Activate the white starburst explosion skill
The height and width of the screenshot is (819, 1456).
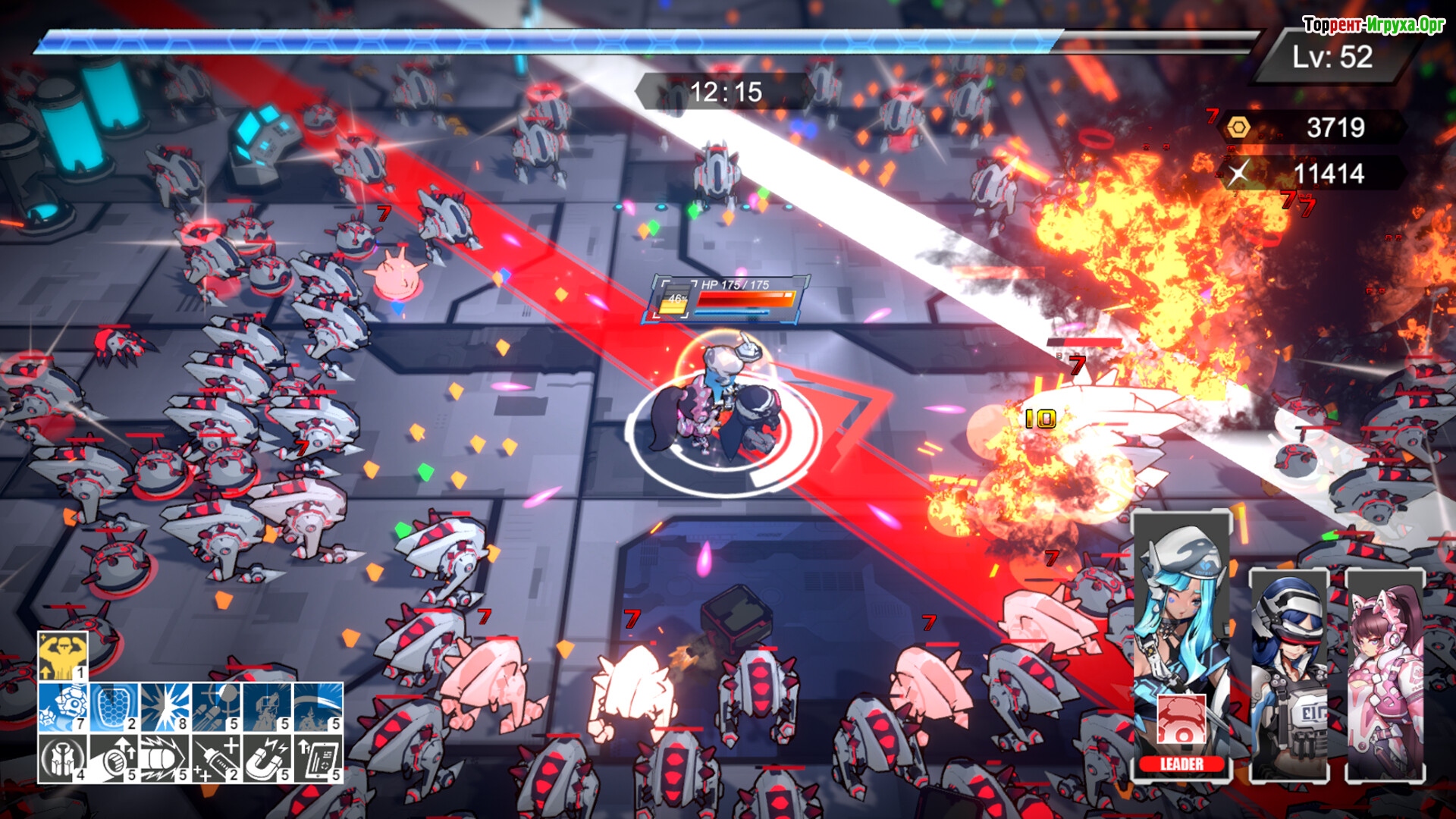coord(165,707)
